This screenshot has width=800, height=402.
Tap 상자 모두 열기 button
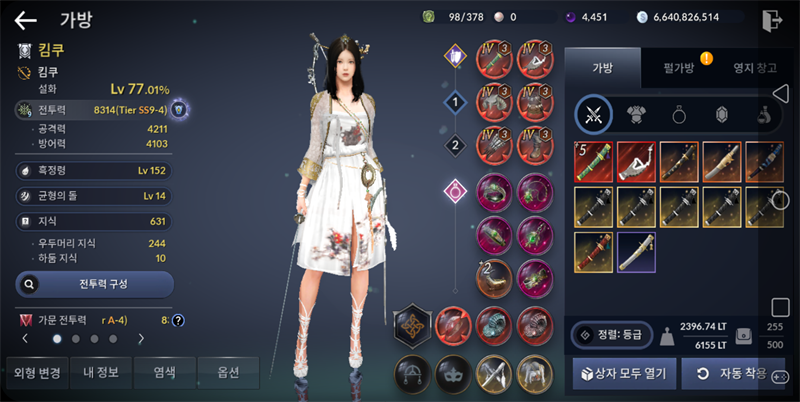(620, 374)
